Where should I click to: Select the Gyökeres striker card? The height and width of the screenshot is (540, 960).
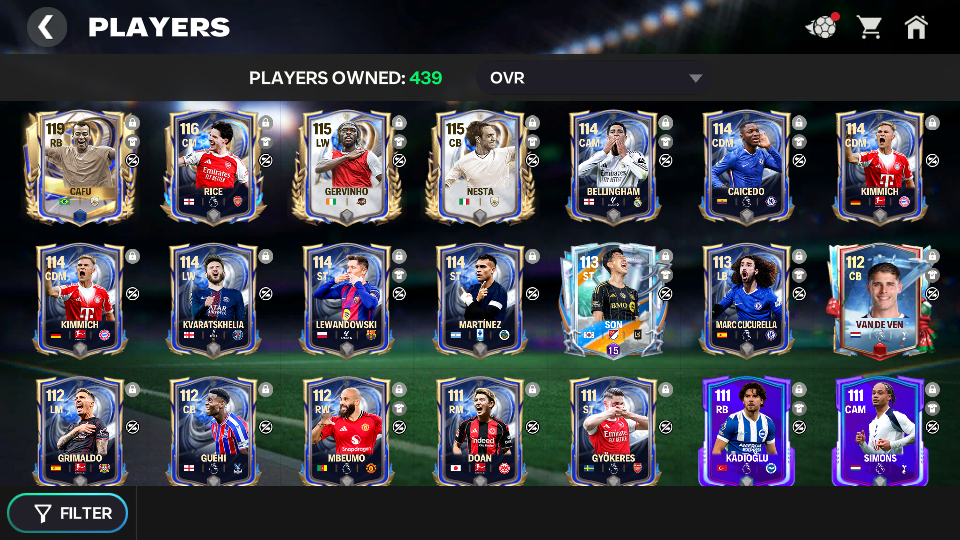point(612,432)
